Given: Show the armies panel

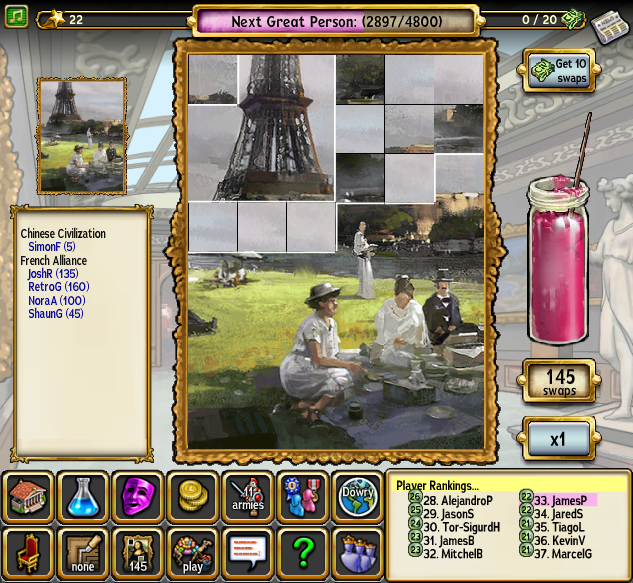Looking at the screenshot, I should click(247, 497).
